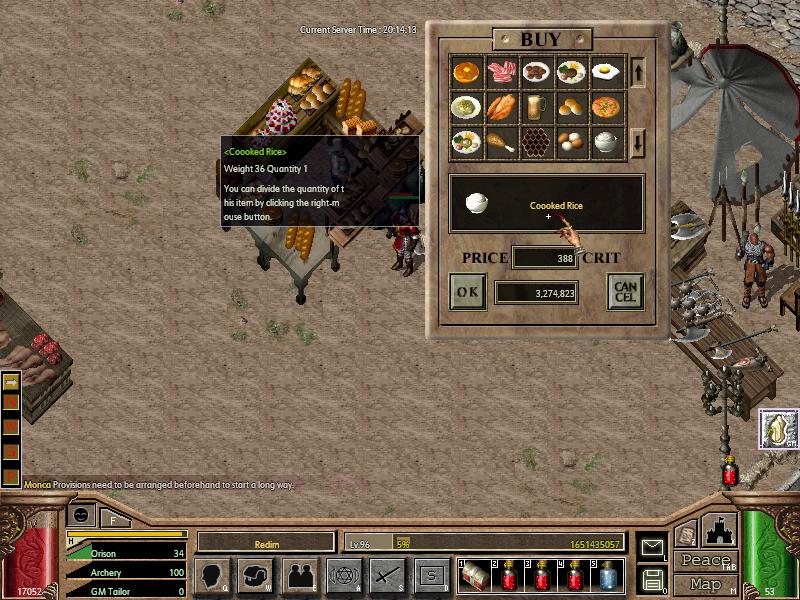Select the honeycomb item to buy
The image size is (800, 600).
(x=536, y=142)
